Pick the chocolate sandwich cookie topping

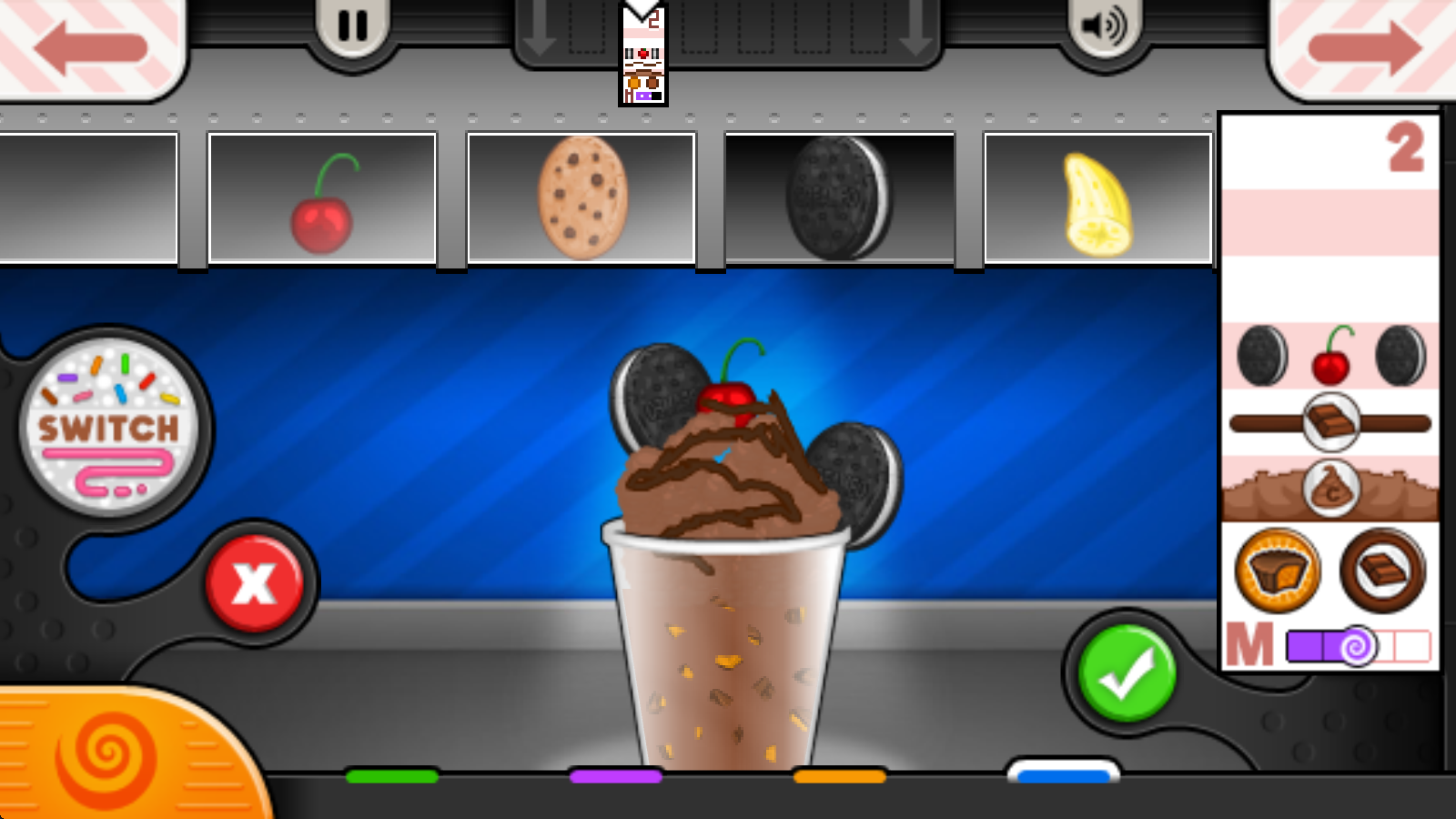coord(839,198)
